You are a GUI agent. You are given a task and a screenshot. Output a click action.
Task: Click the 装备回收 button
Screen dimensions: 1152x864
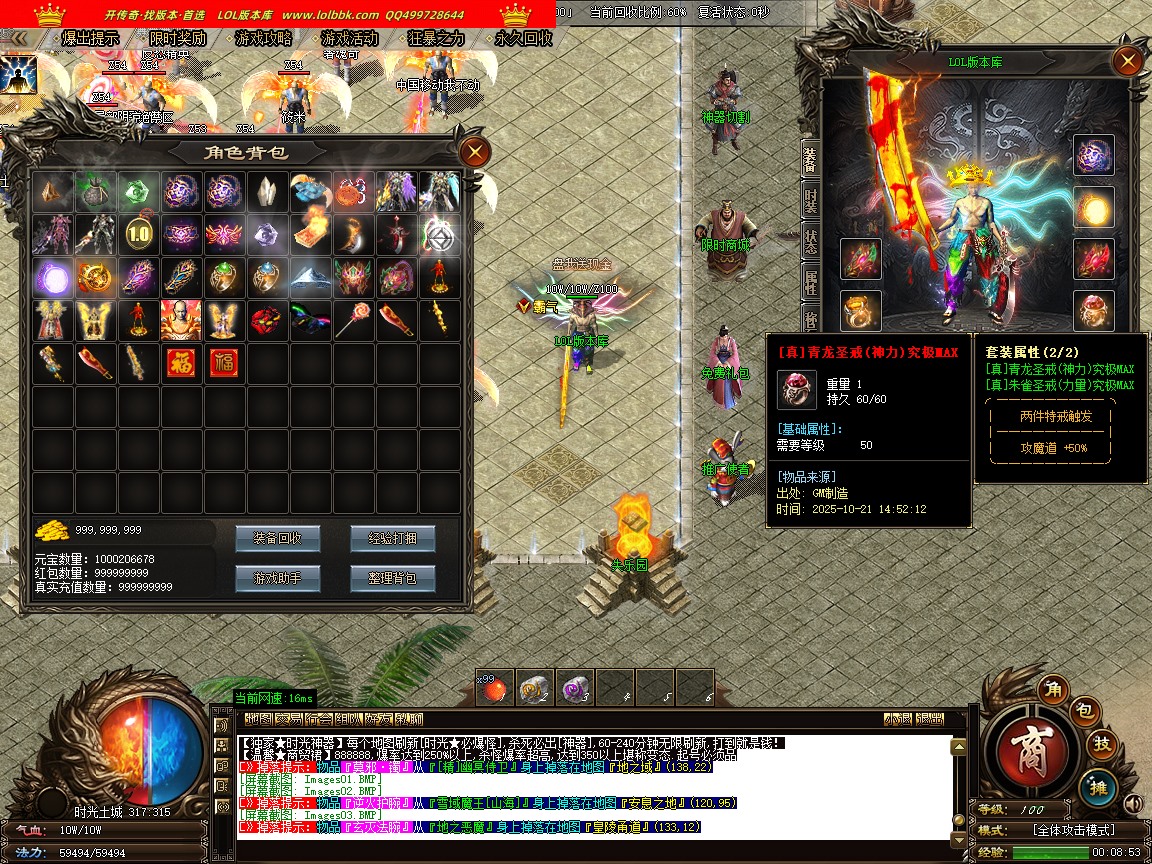pos(277,539)
